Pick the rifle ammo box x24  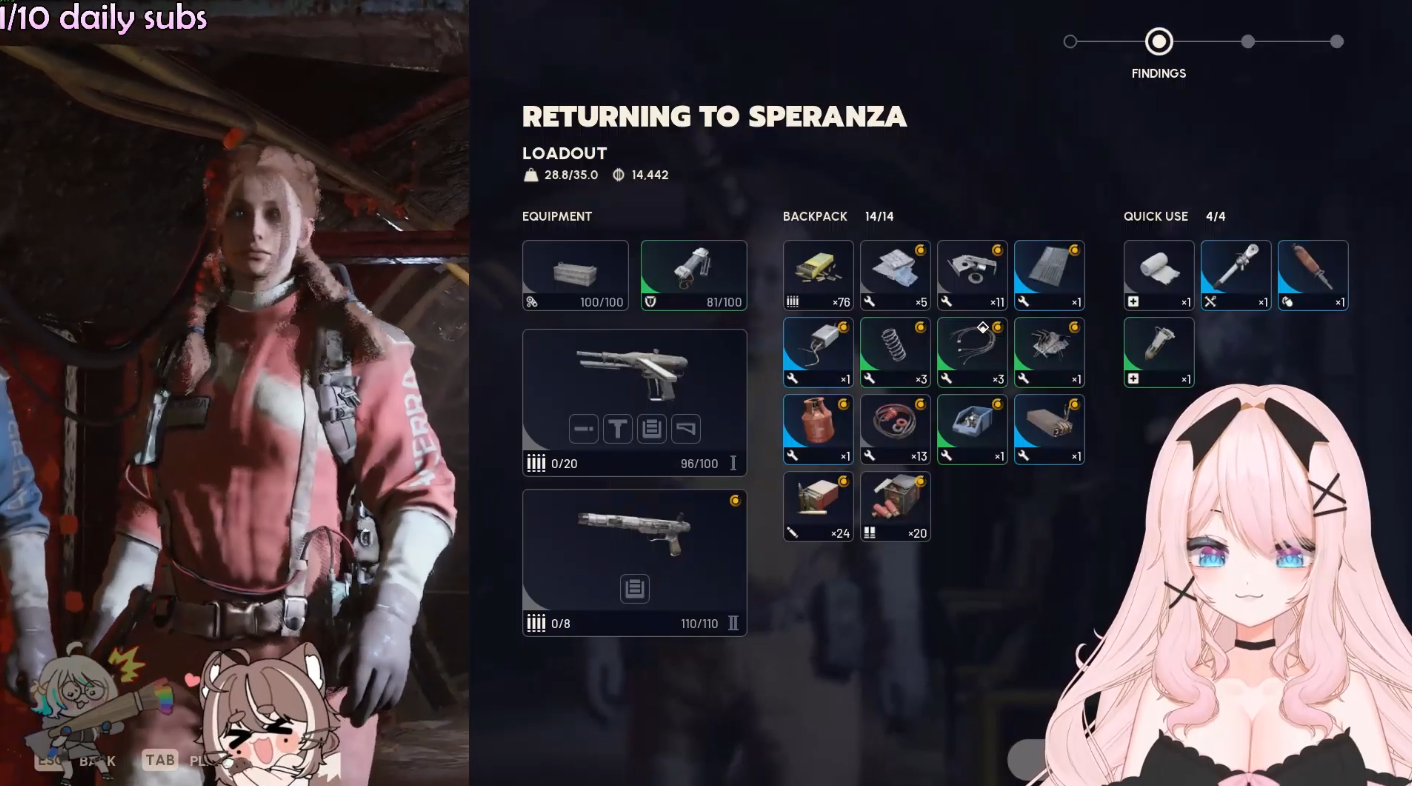point(818,506)
